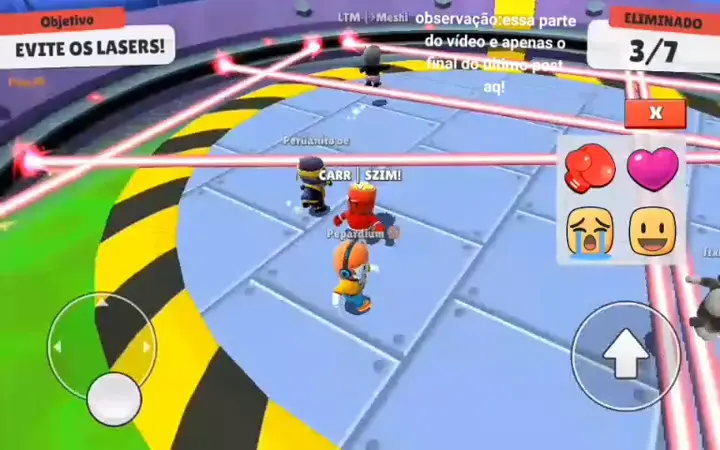The height and width of the screenshot is (450, 720).
Task: Tap the virtual movement joystick
Action: coord(113,398)
